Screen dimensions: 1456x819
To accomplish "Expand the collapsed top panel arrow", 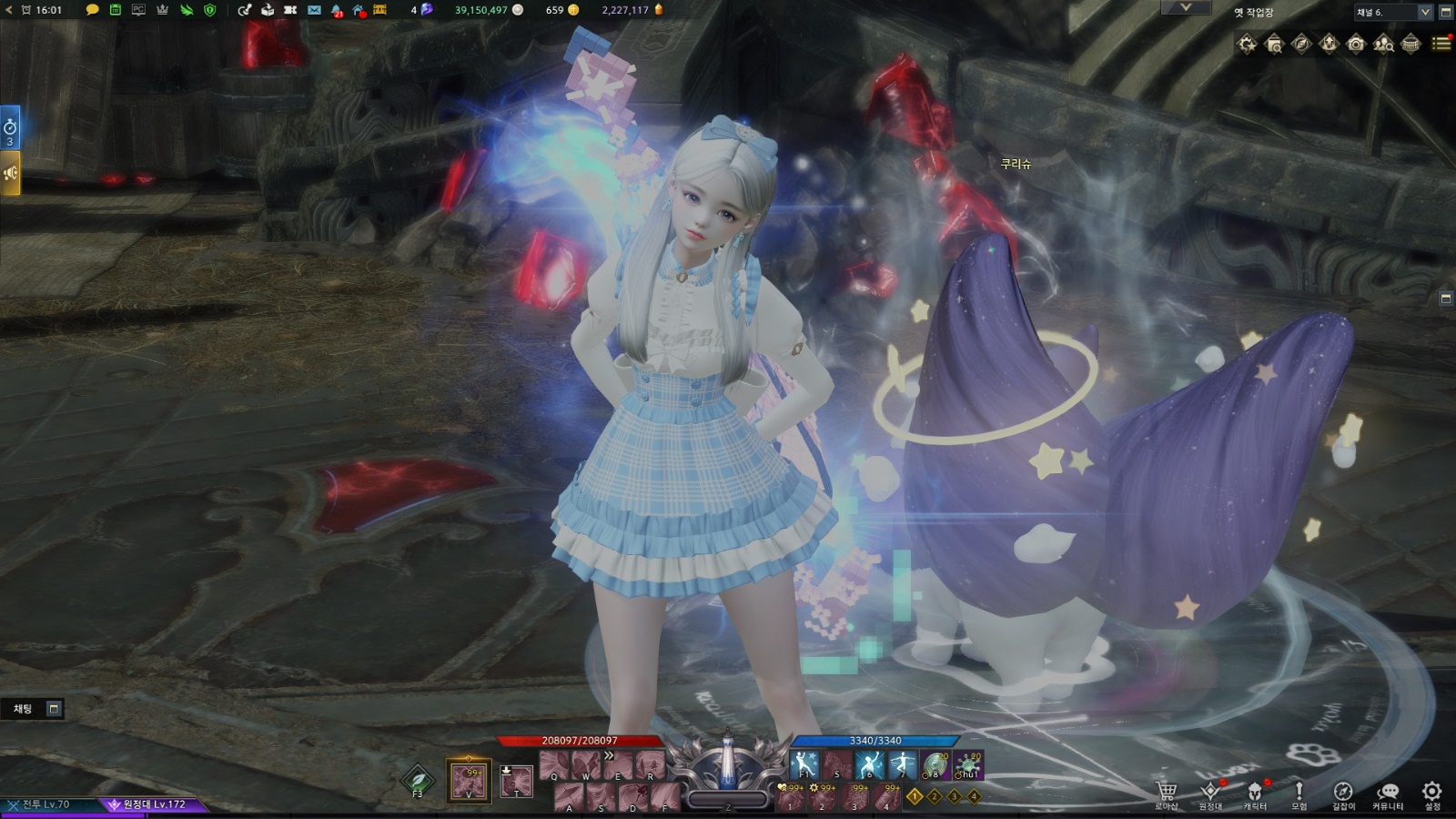I will pyautogui.click(x=1186, y=7).
